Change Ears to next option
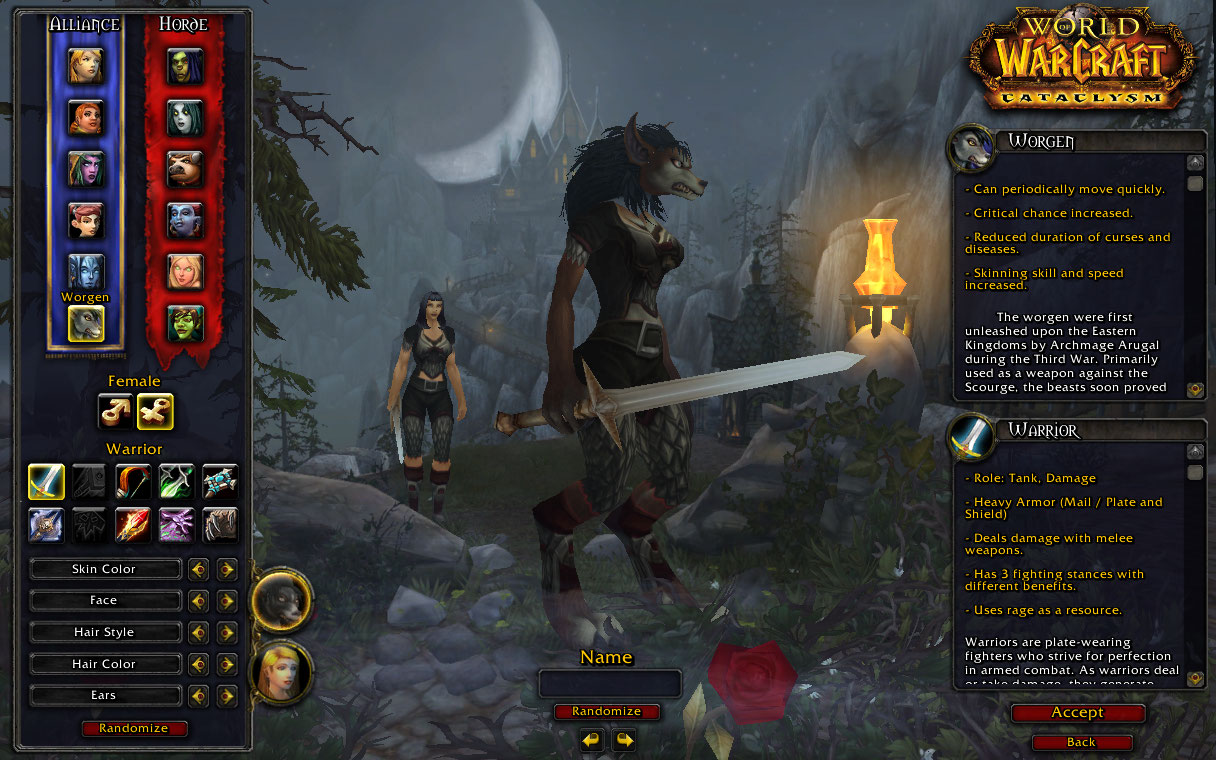 click(x=227, y=696)
